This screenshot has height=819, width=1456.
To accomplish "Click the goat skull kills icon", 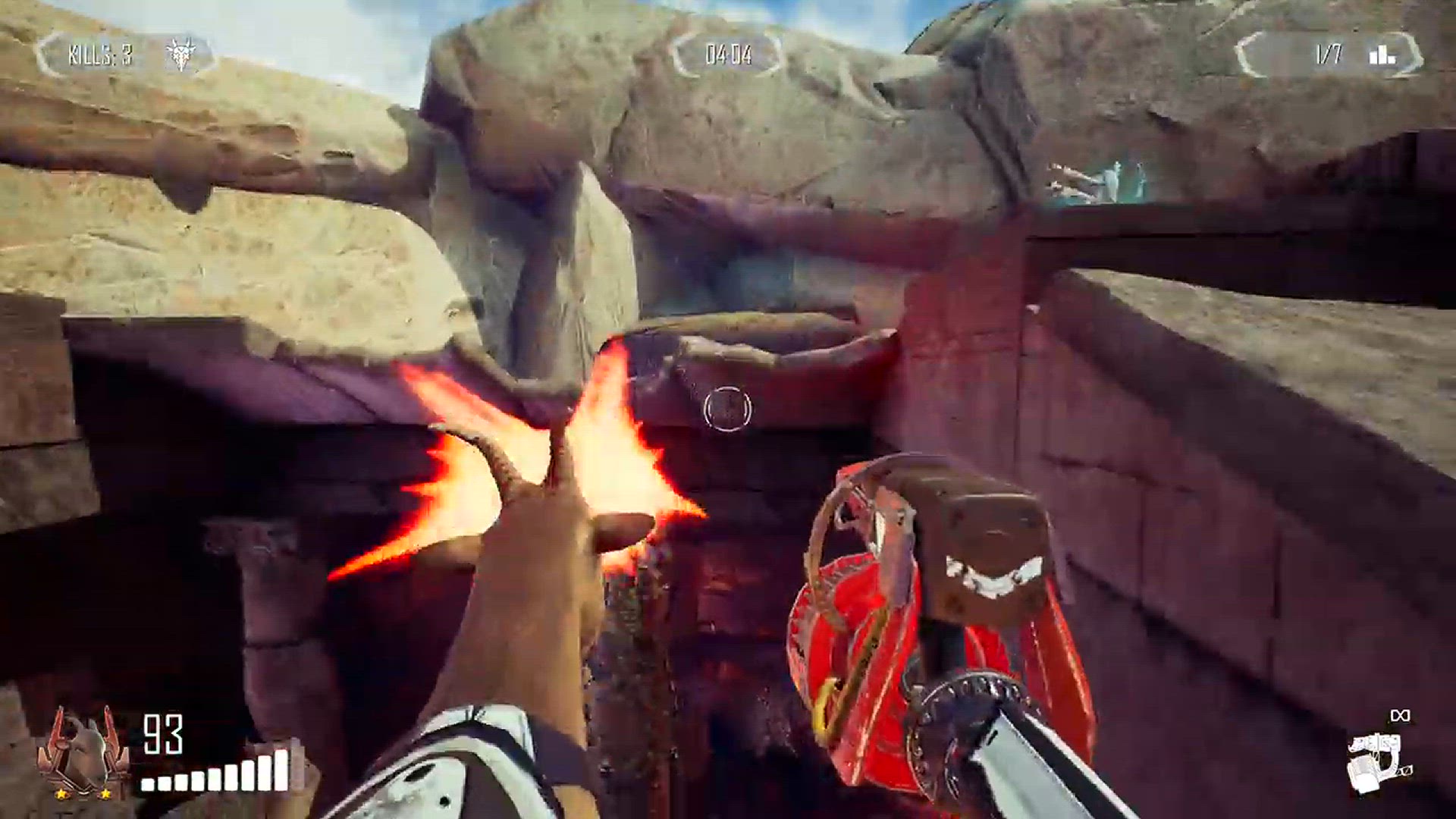I will coord(180,54).
